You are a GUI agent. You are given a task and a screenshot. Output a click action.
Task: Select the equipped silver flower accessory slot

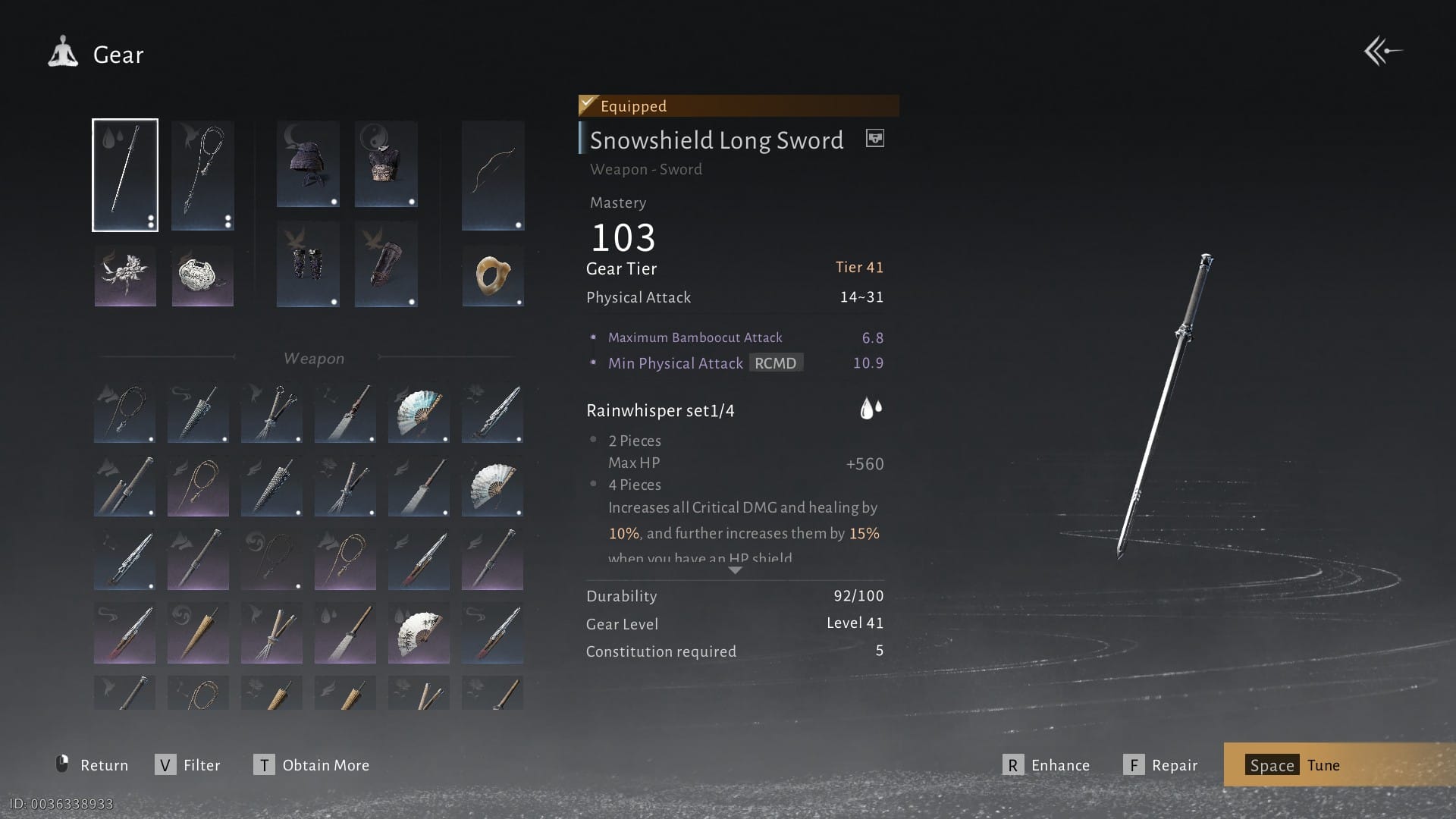[x=125, y=276]
